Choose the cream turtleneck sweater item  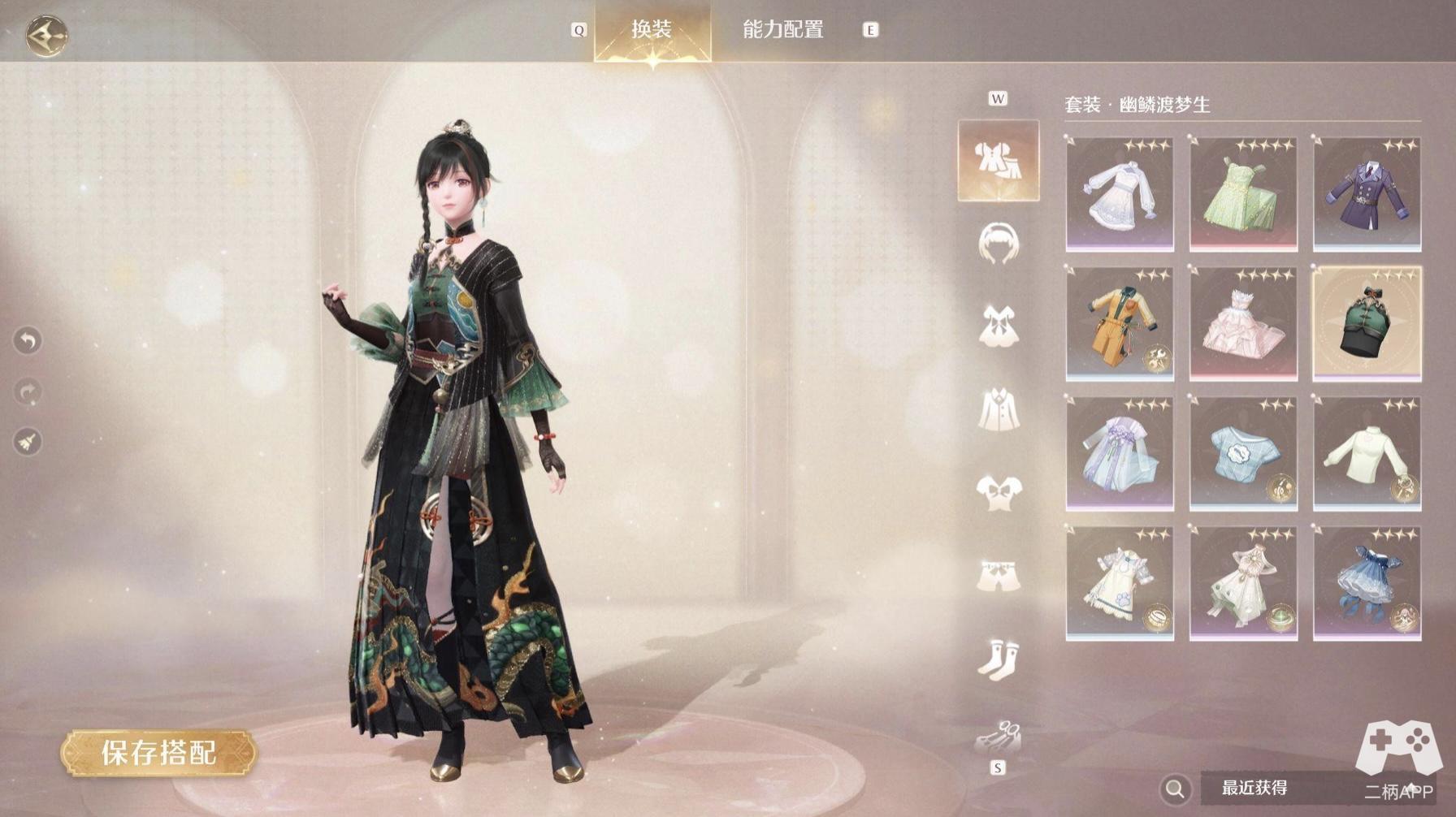(1367, 453)
